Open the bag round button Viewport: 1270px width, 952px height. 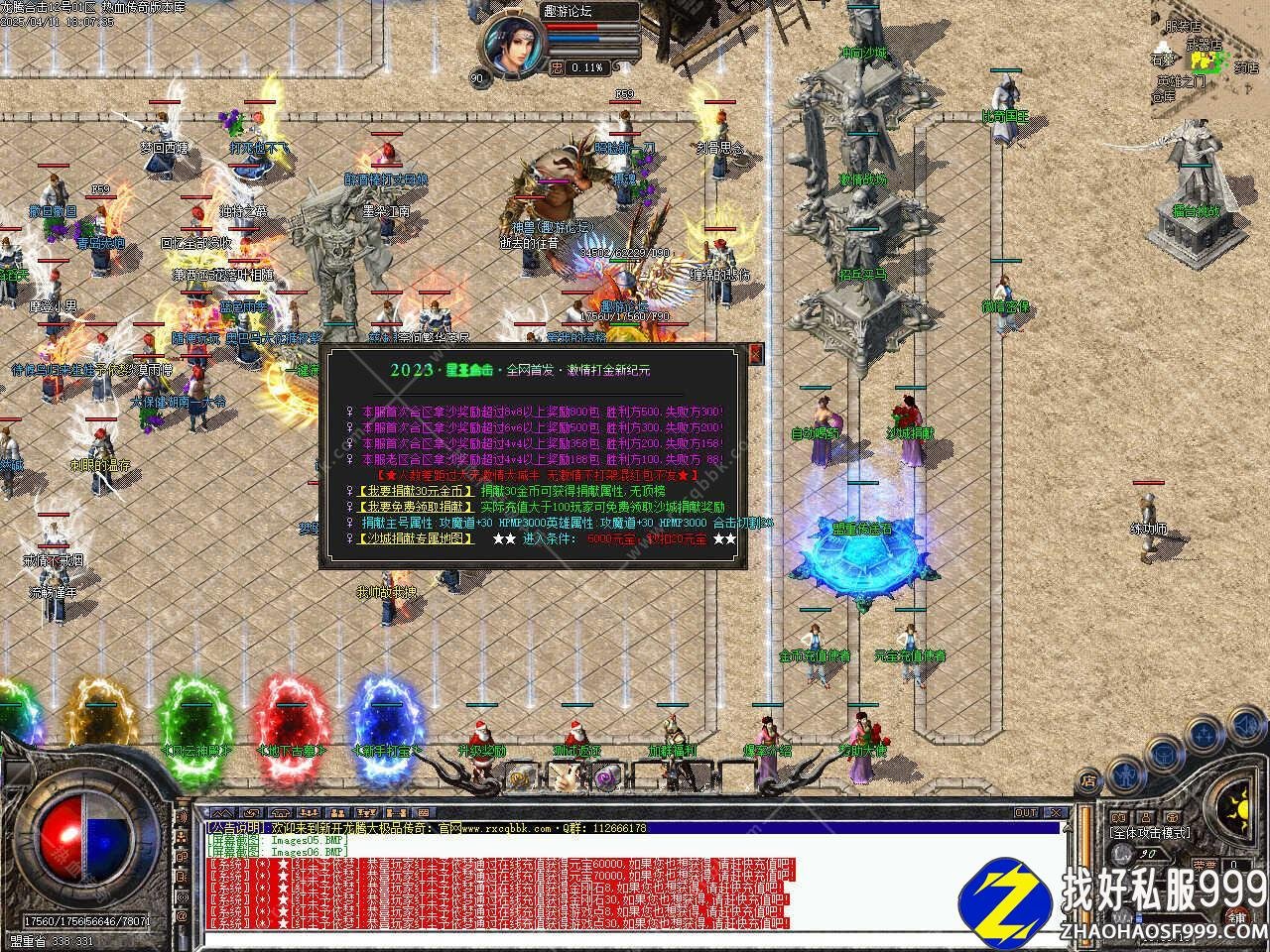[1165, 751]
